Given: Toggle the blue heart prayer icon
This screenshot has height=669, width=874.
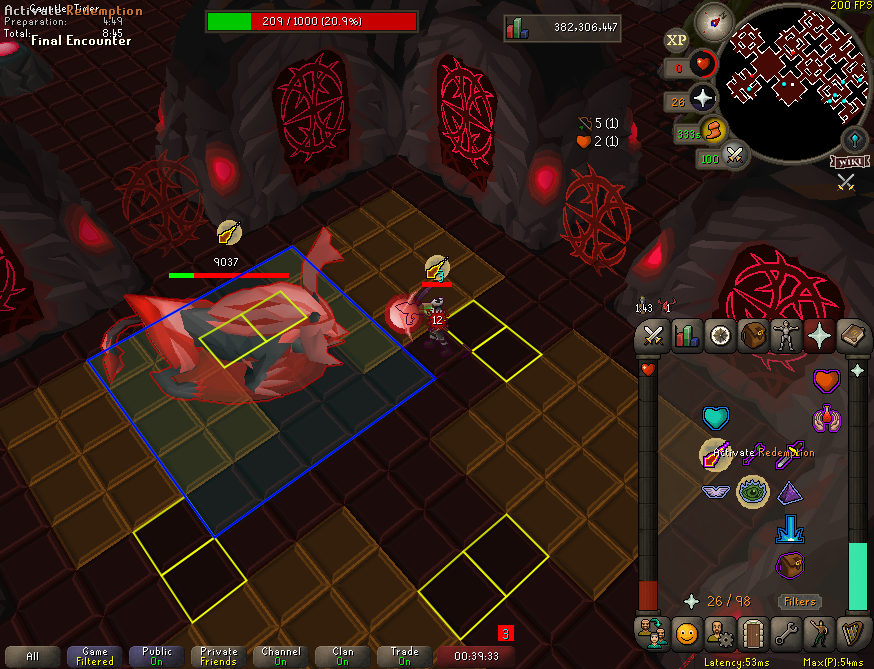Looking at the screenshot, I should coord(715,417).
